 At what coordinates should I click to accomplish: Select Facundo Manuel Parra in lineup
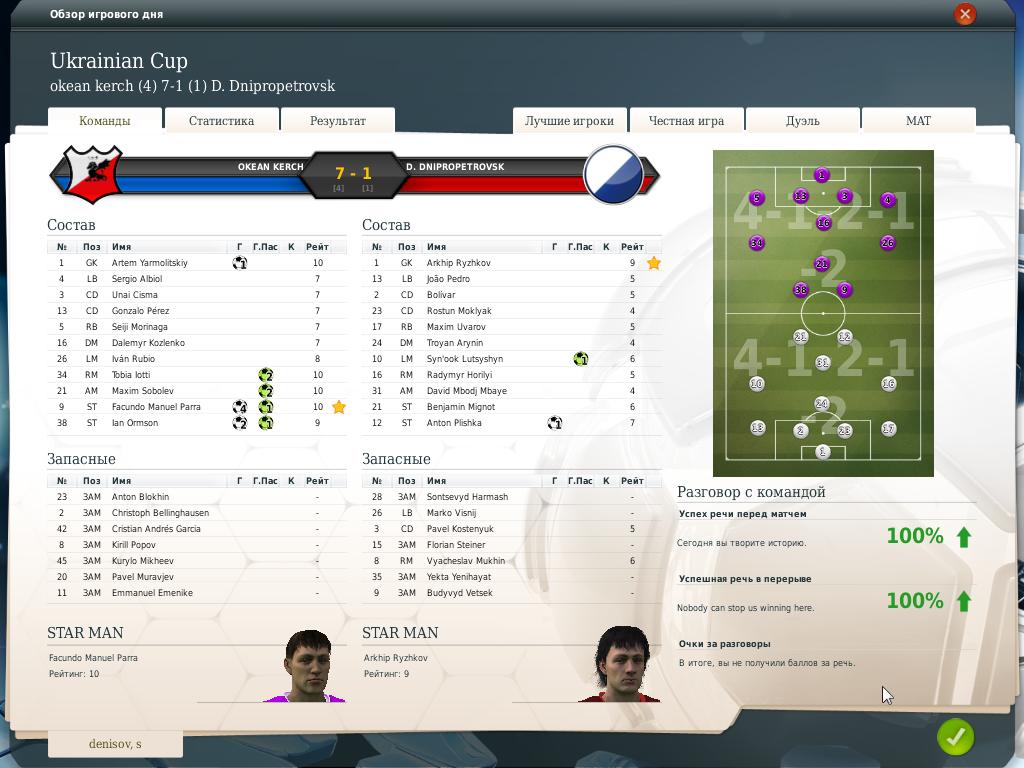[x=156, y=407]
